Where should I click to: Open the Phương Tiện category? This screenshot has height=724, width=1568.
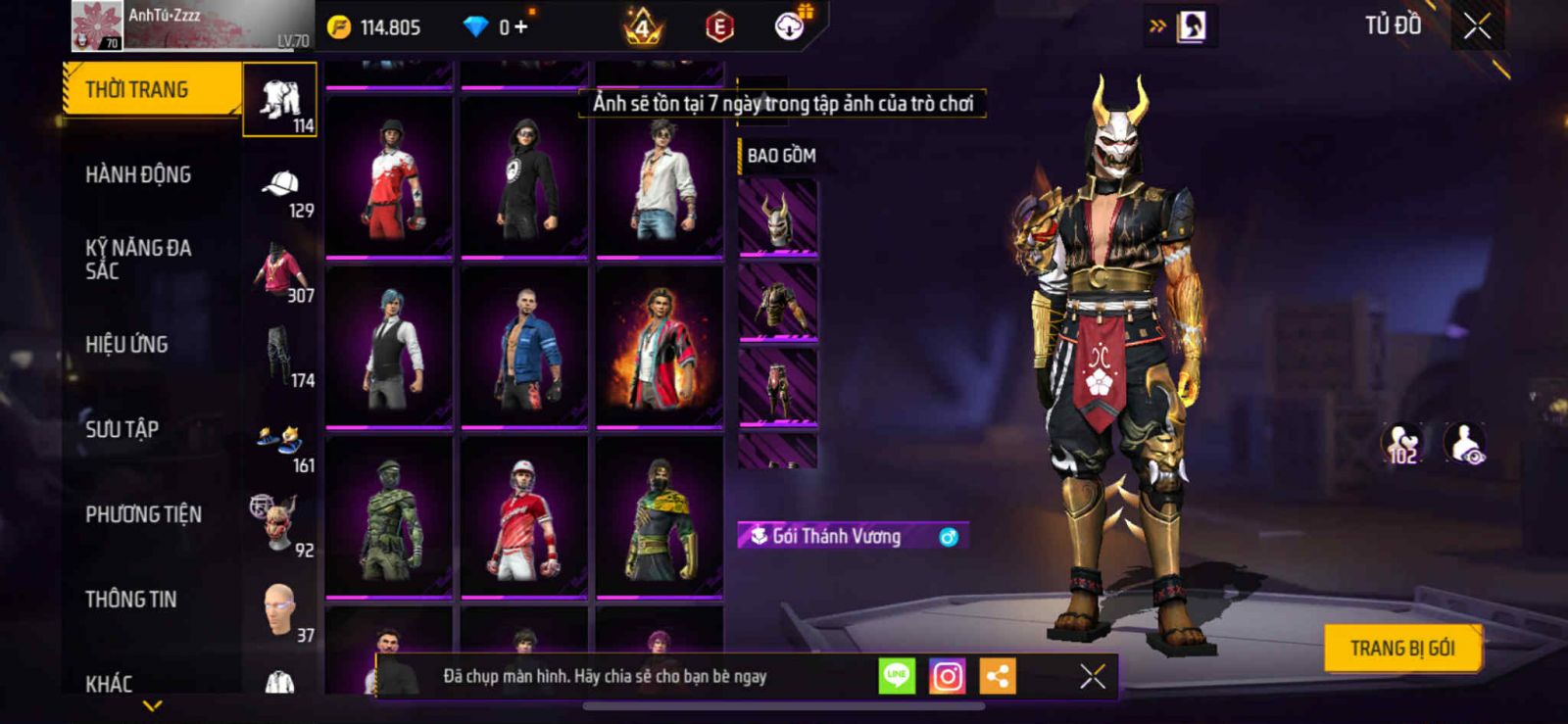143,514
